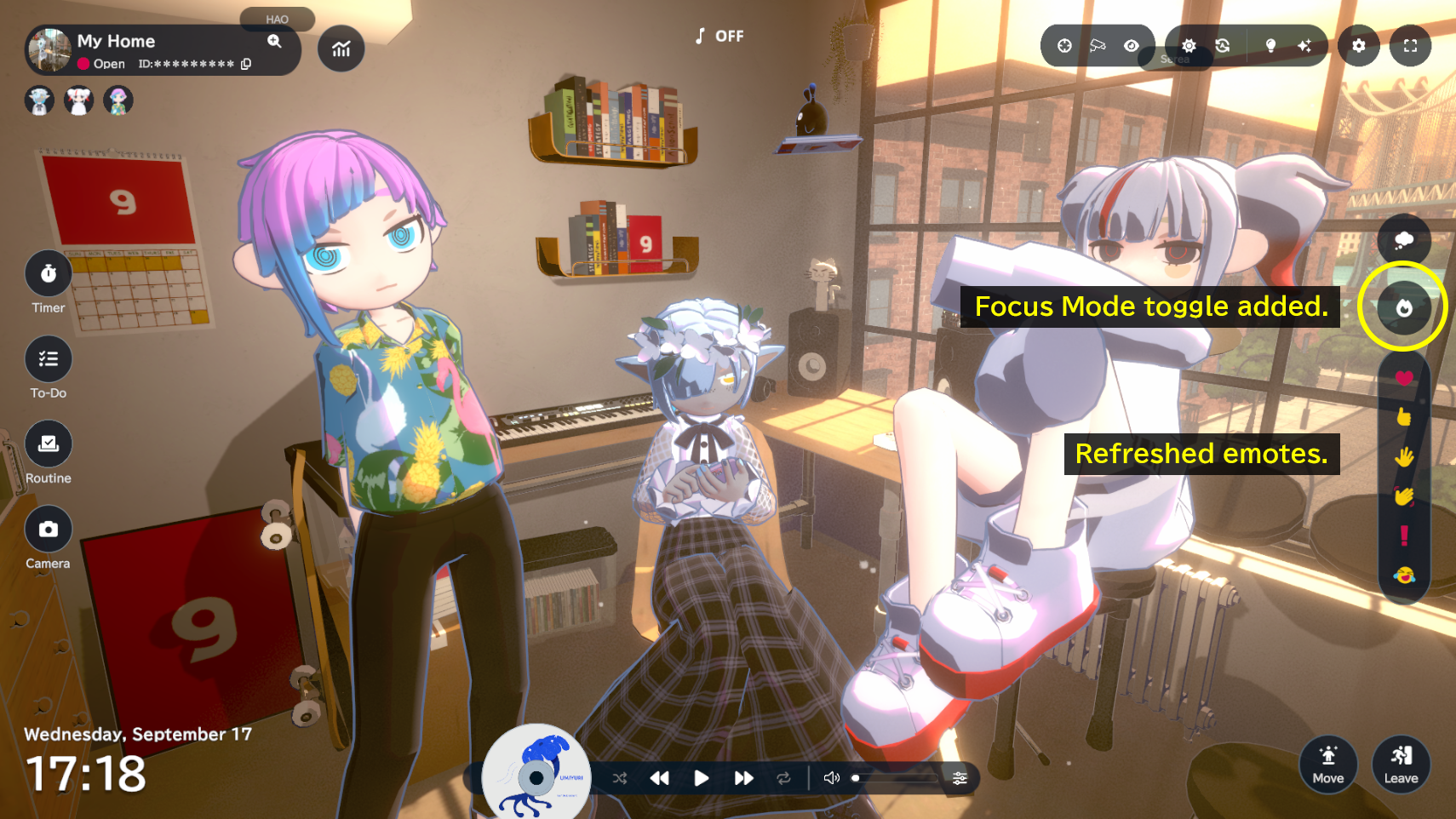The height and width of the screenshot is (819, 1456).
Task: Open the To-Do list
Action: [49, 358]
